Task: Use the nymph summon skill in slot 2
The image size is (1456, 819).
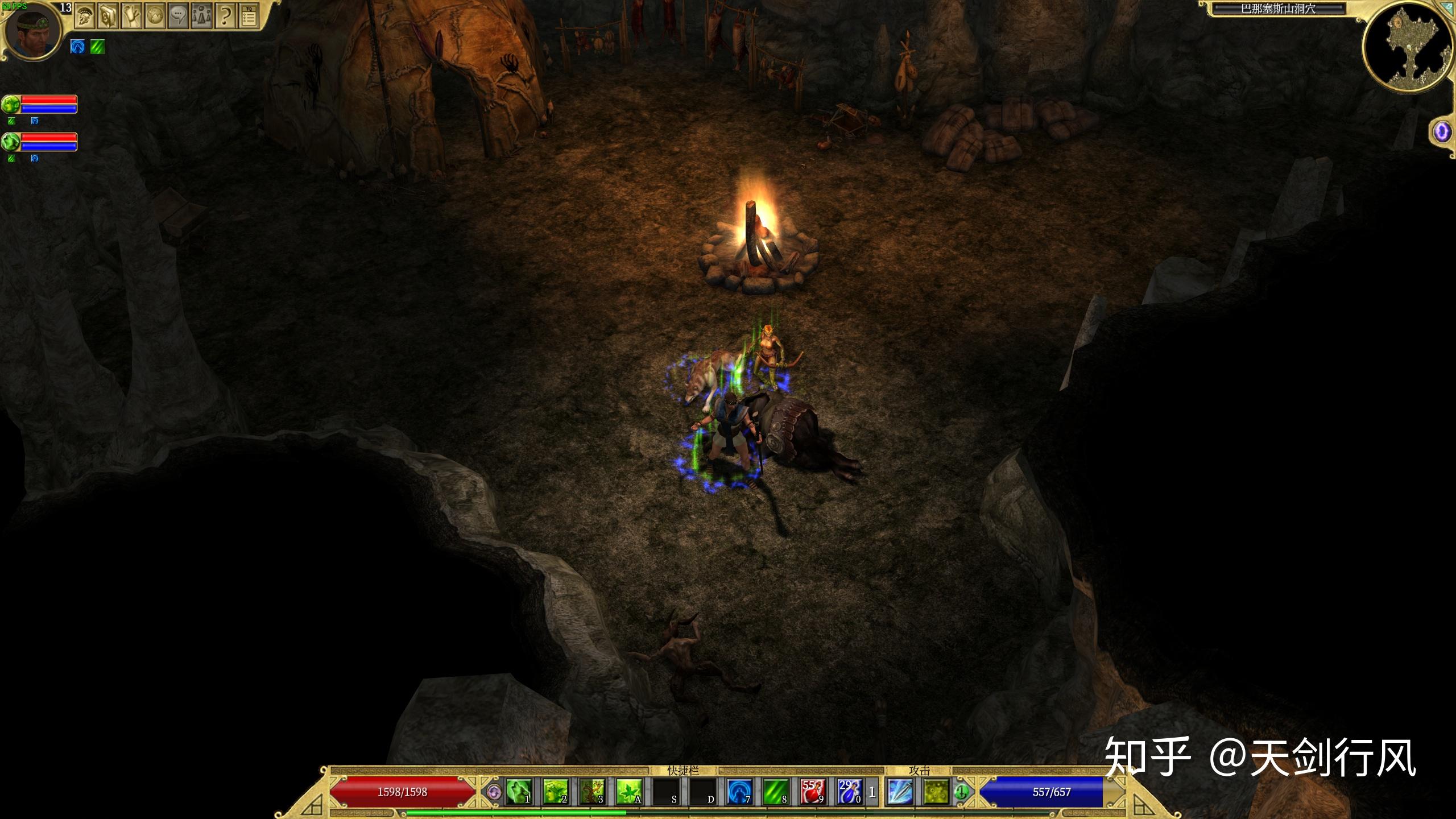Action: click(555, 792)
